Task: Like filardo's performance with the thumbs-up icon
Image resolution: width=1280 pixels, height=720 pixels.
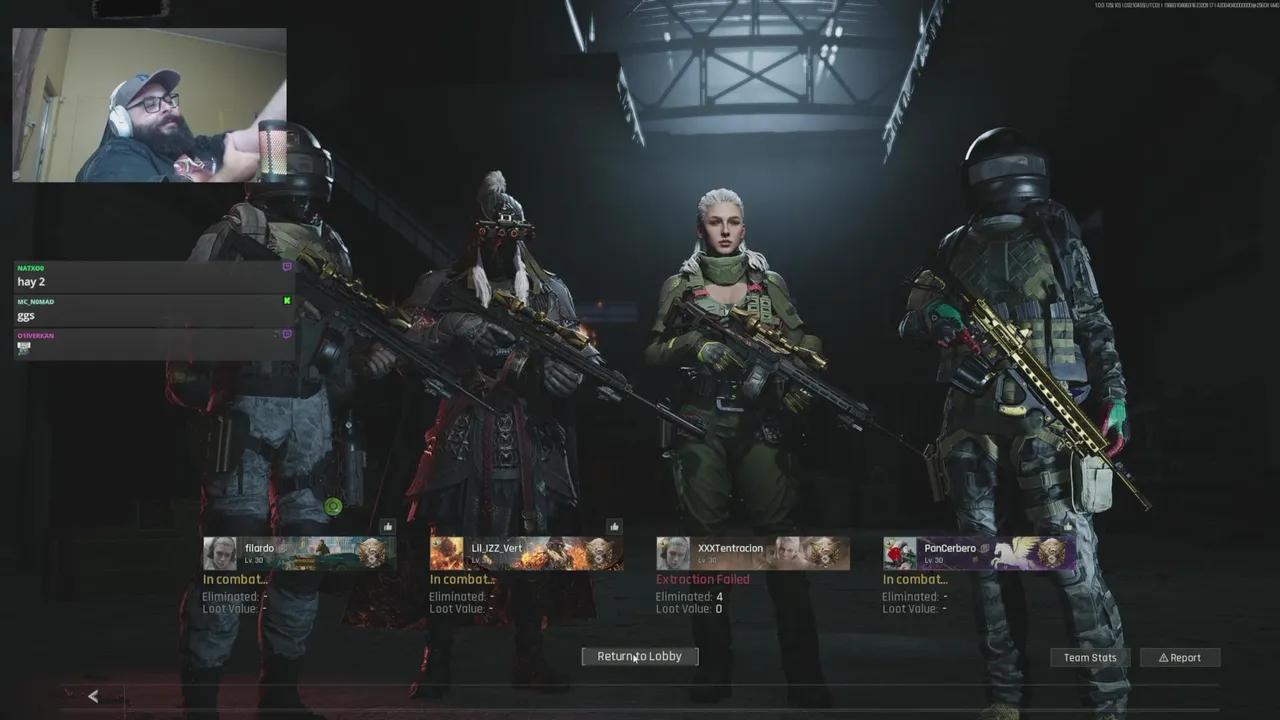Action: coord(388,526)
